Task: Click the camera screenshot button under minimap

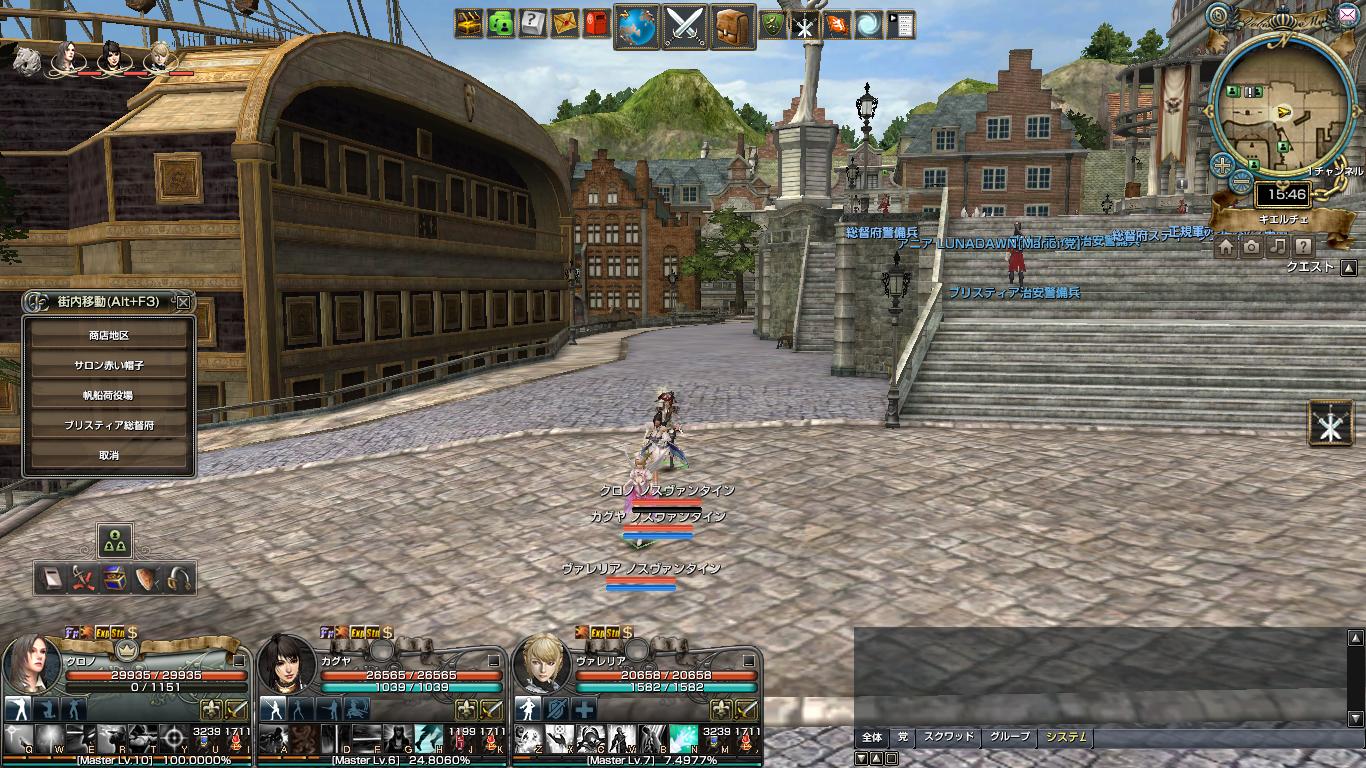Action: coord(1251,246)
